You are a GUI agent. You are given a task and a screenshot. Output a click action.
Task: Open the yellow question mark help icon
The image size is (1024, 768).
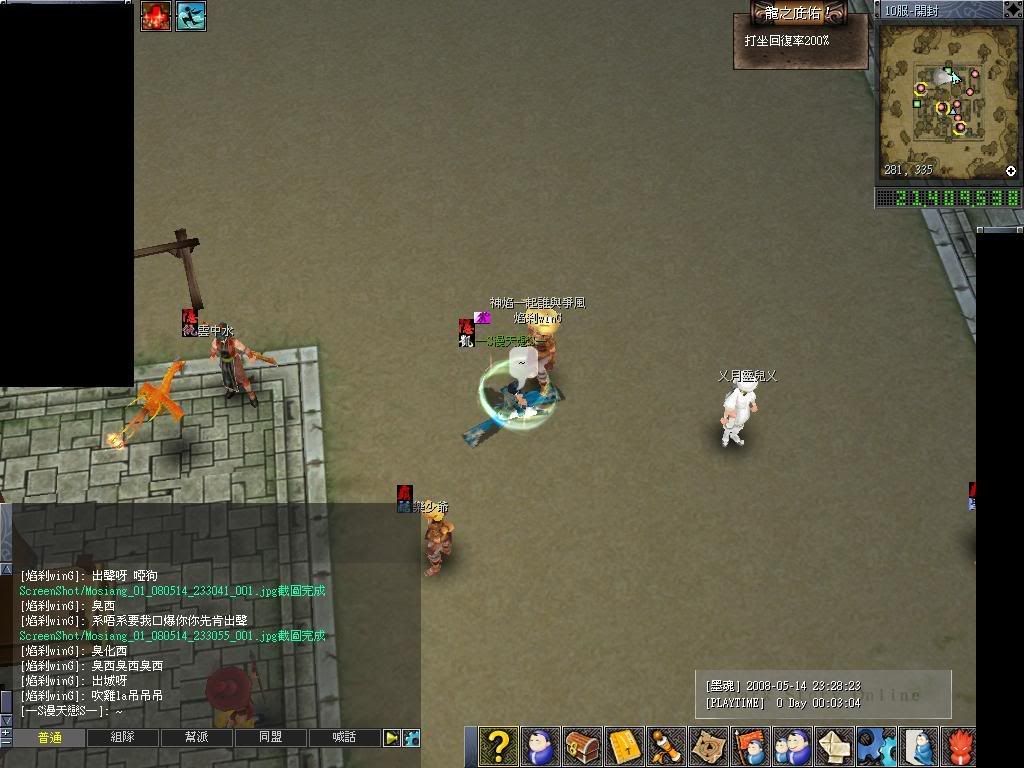498,746
